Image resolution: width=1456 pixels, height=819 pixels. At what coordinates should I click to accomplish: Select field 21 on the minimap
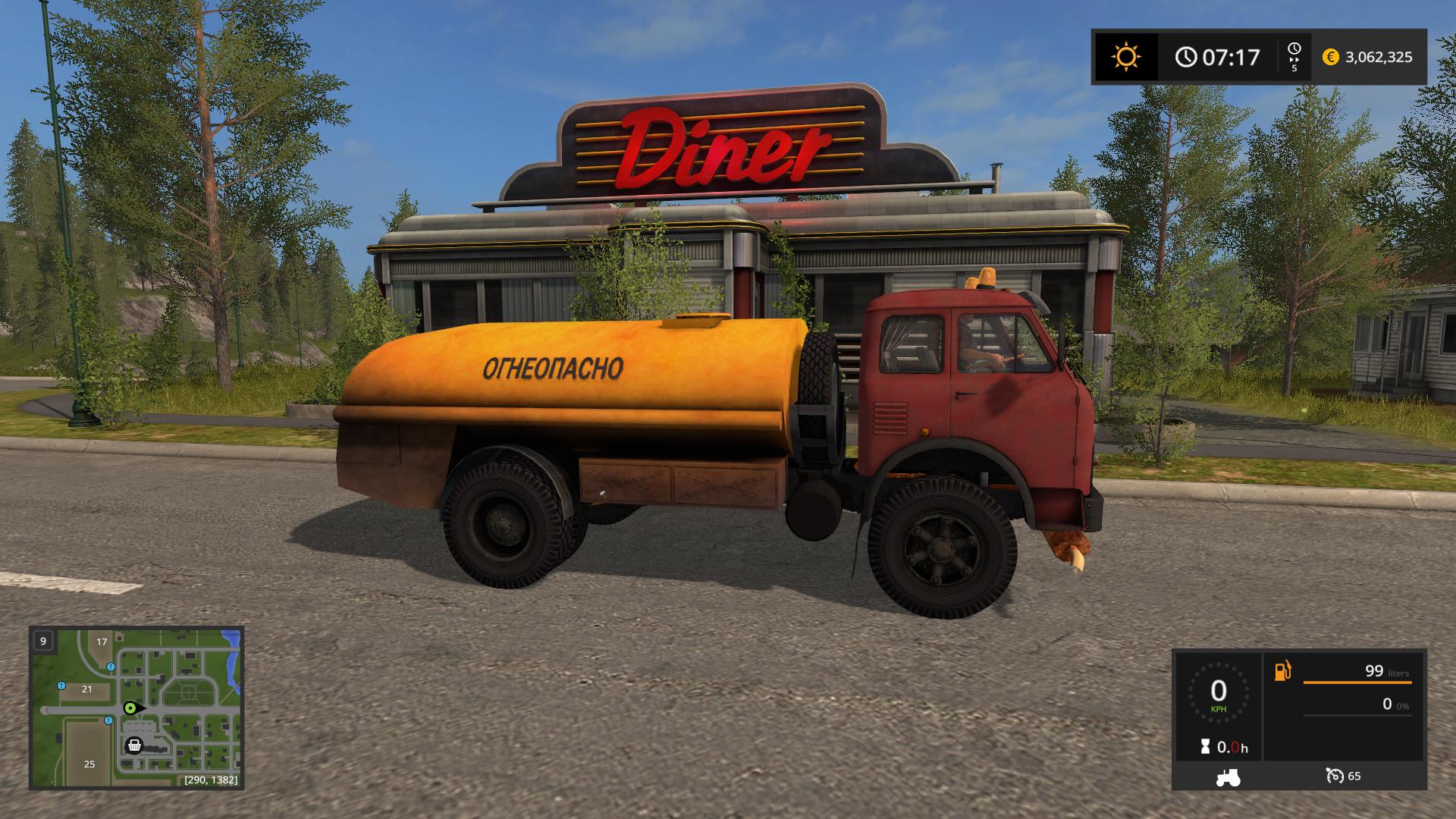tap(86, 689)
